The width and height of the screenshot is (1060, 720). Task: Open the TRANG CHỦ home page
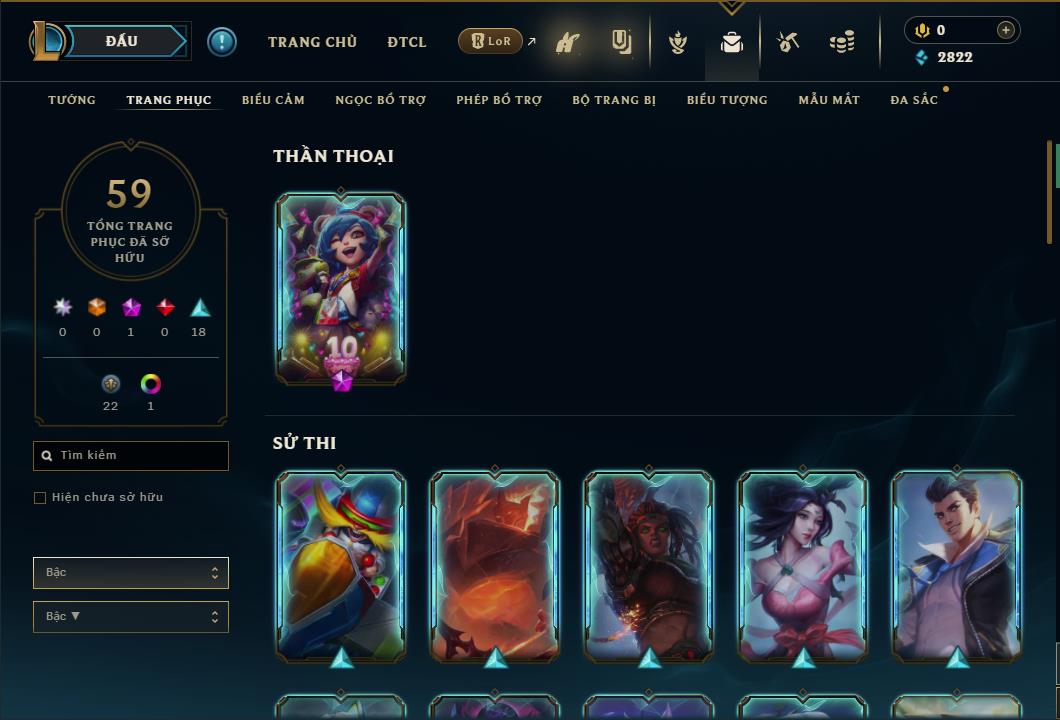312,42
